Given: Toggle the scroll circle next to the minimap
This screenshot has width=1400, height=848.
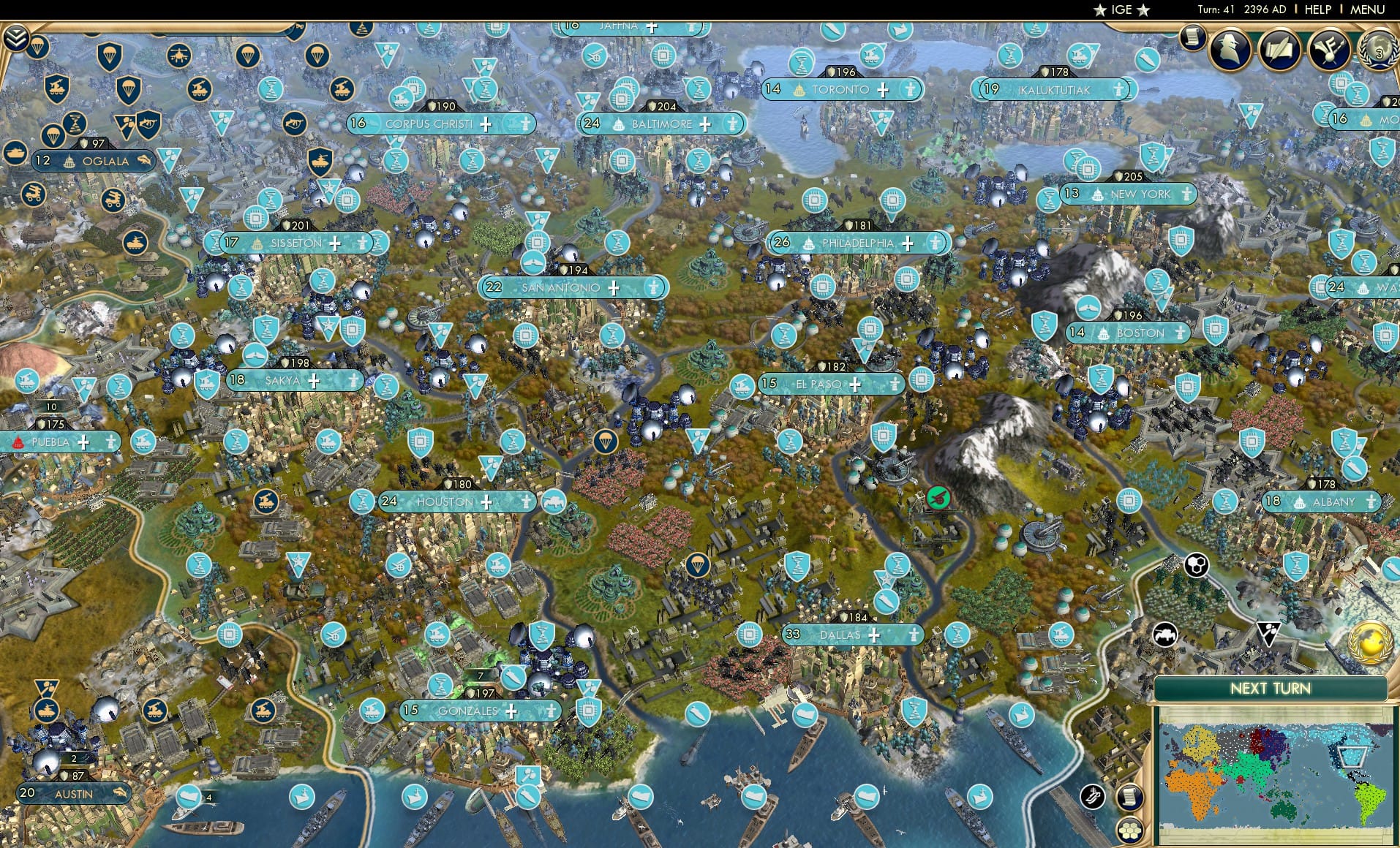Looking at the screenshot, I should [x=1129, y=798].
